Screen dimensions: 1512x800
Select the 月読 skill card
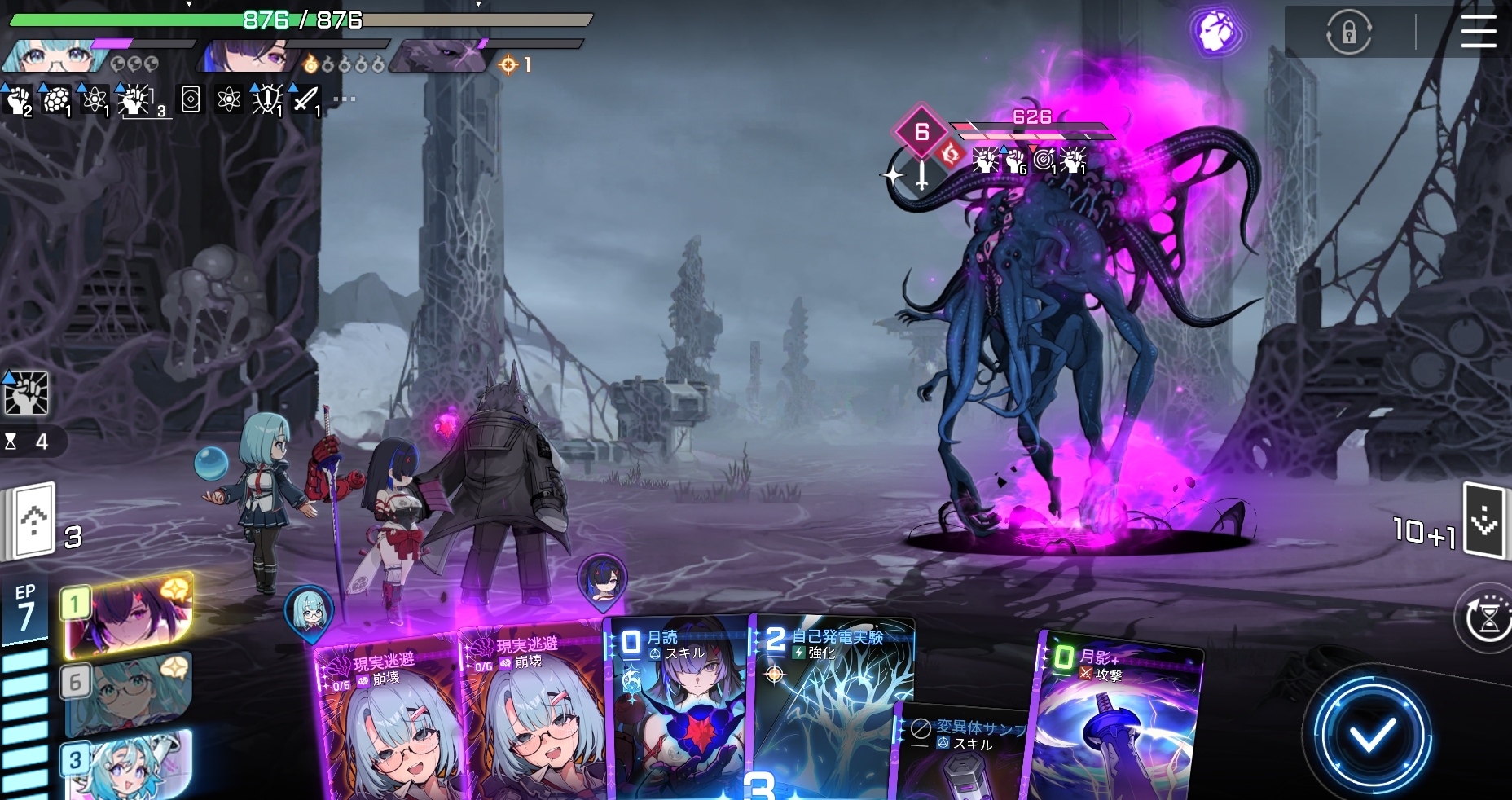pos(678,709)
